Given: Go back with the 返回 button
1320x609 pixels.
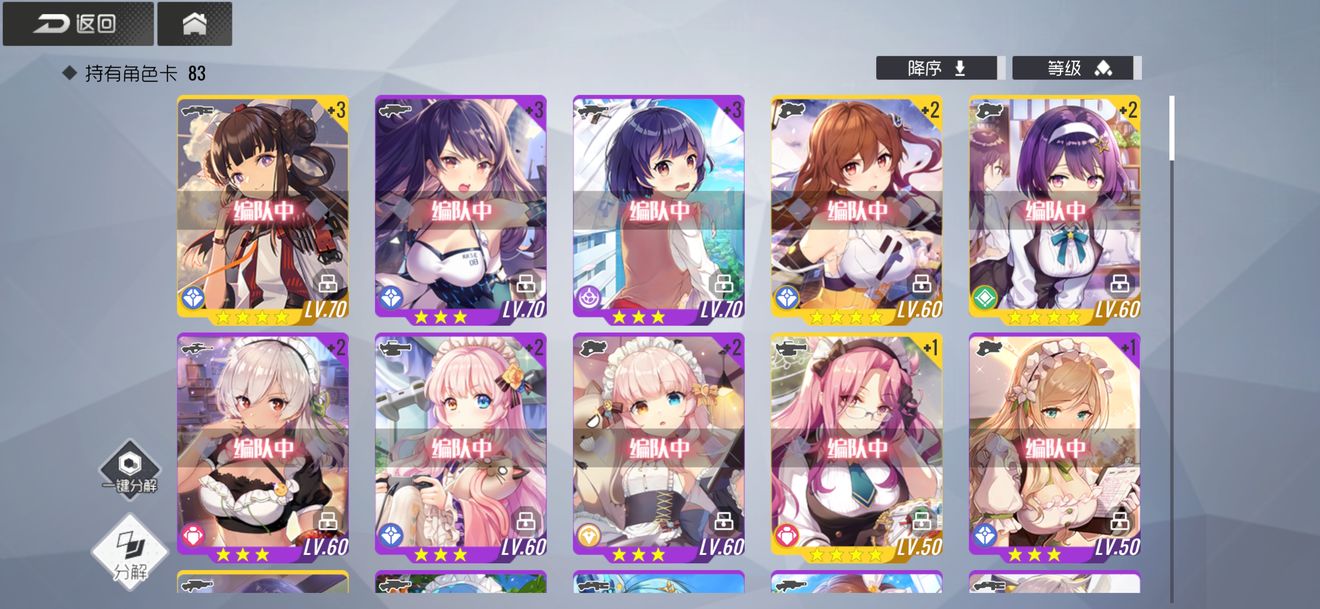Looking at the screenshot, I should [x=78, y=24].
